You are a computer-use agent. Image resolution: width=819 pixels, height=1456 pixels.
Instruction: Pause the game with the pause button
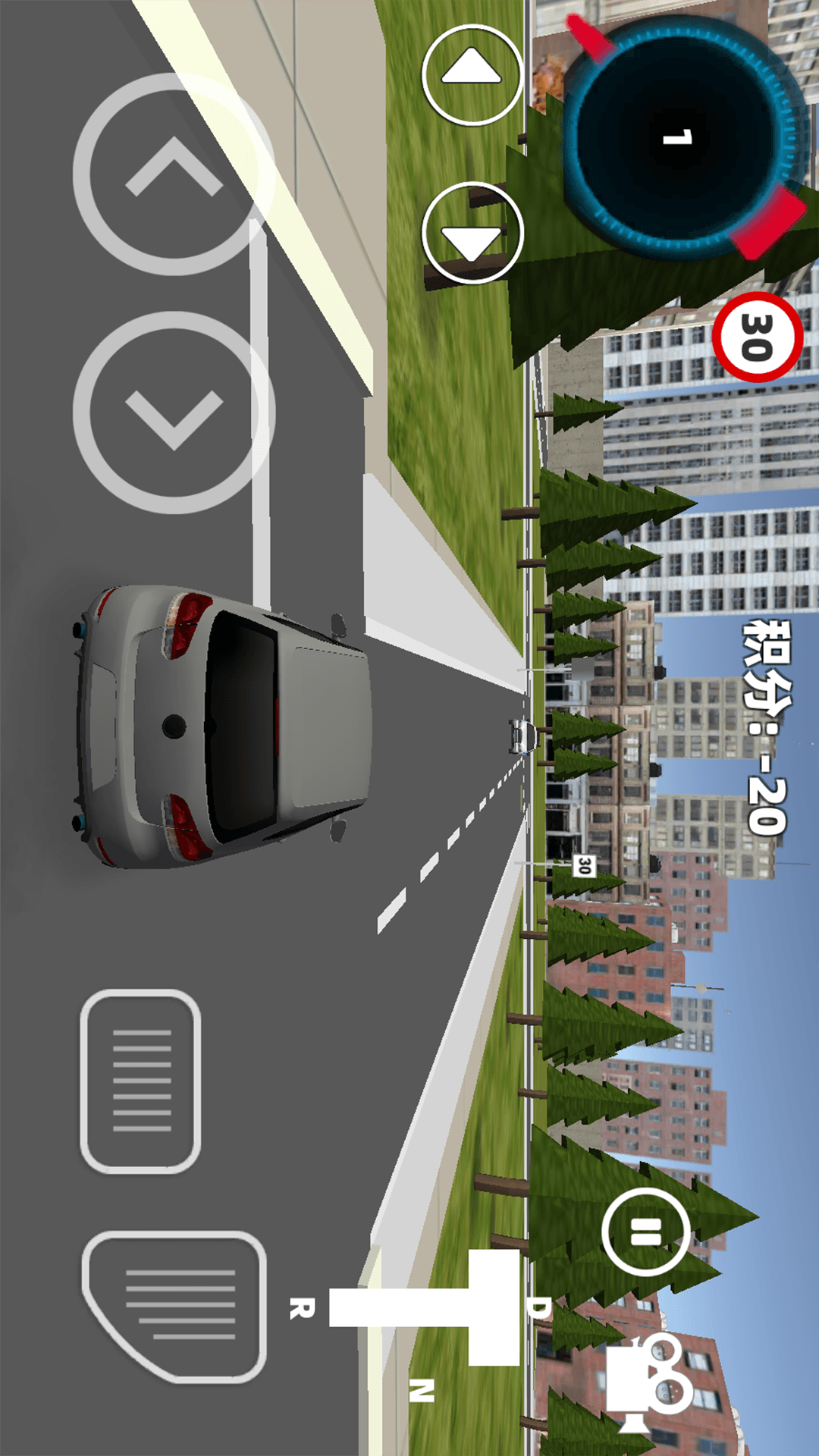pyautogui.click(x=645, y=1232)
